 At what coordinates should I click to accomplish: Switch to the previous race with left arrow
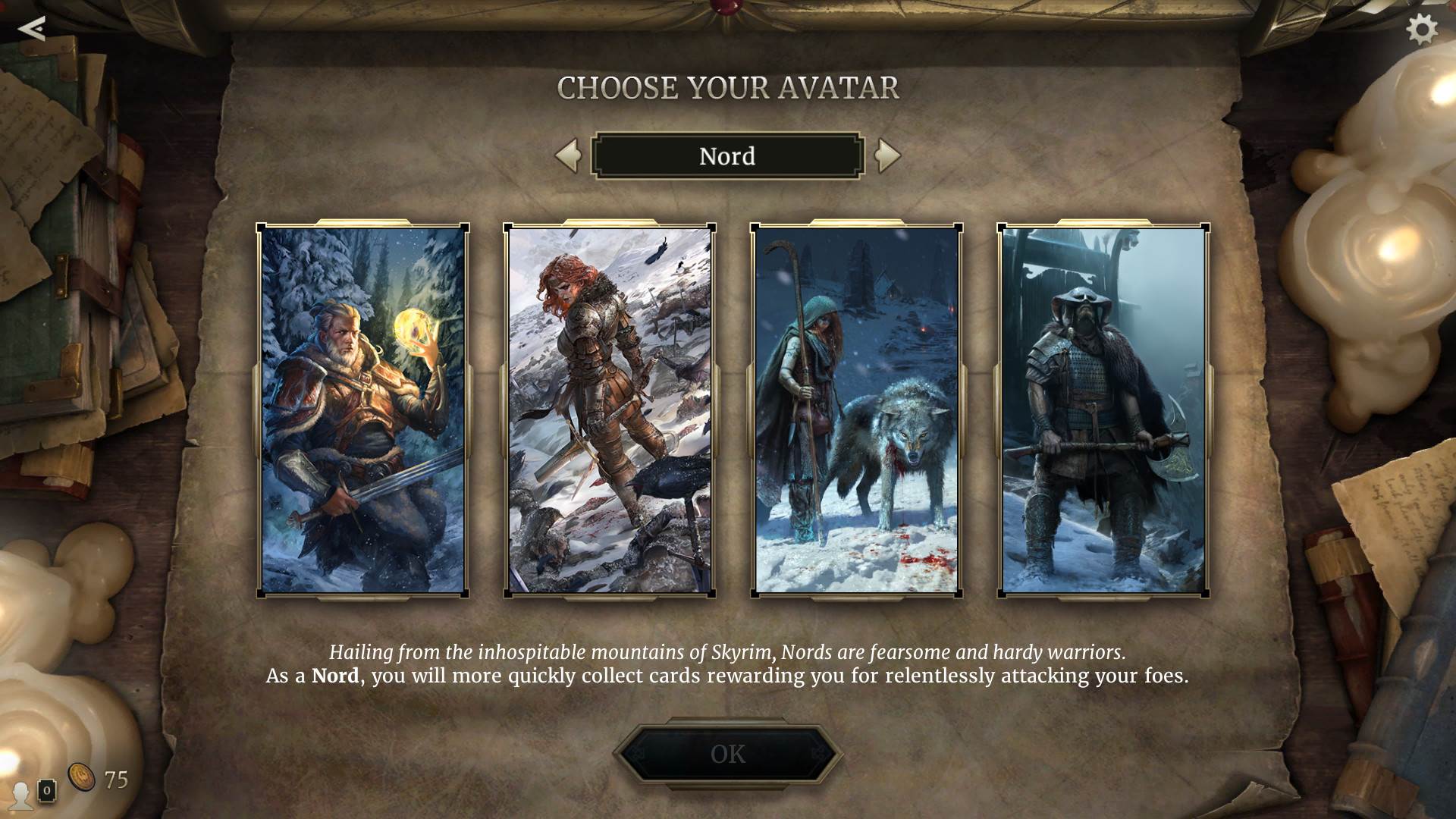click(568, 155)
